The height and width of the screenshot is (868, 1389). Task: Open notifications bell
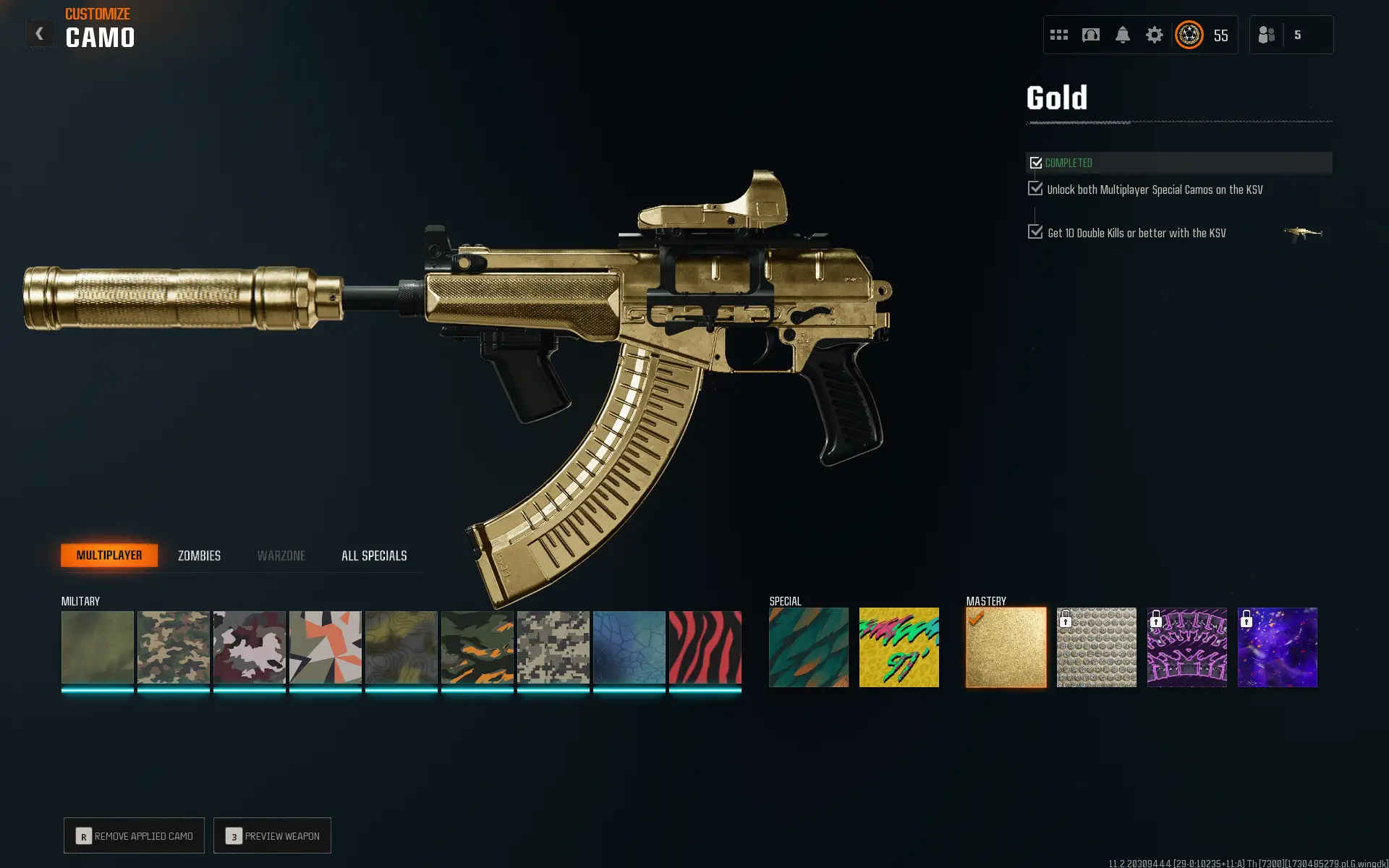click(x=1122, y=35)
